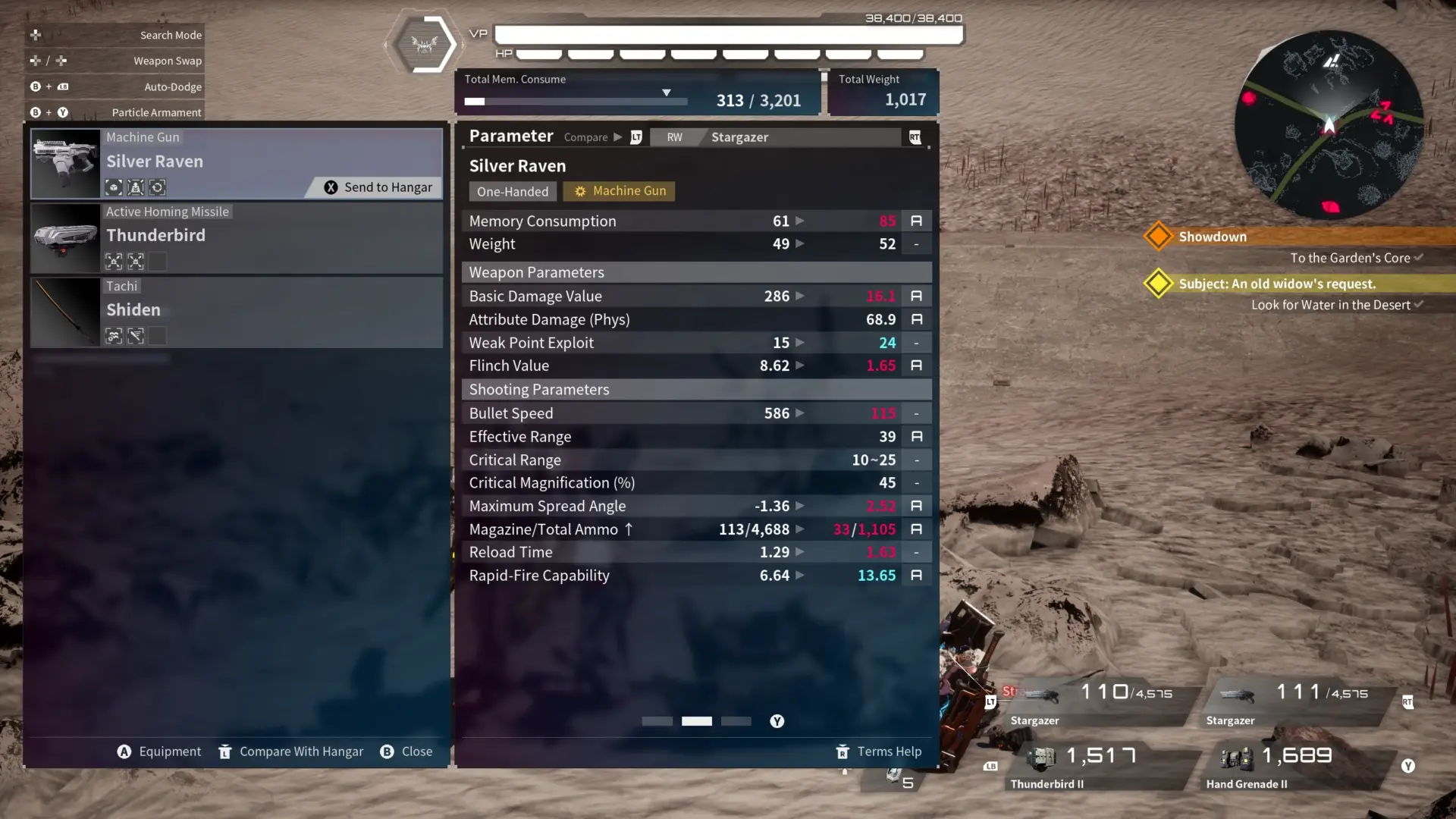The height and width of the screenshot is (819, 1456).
Task: Activate Compare With Hangar
Action: tap(291, 752)
